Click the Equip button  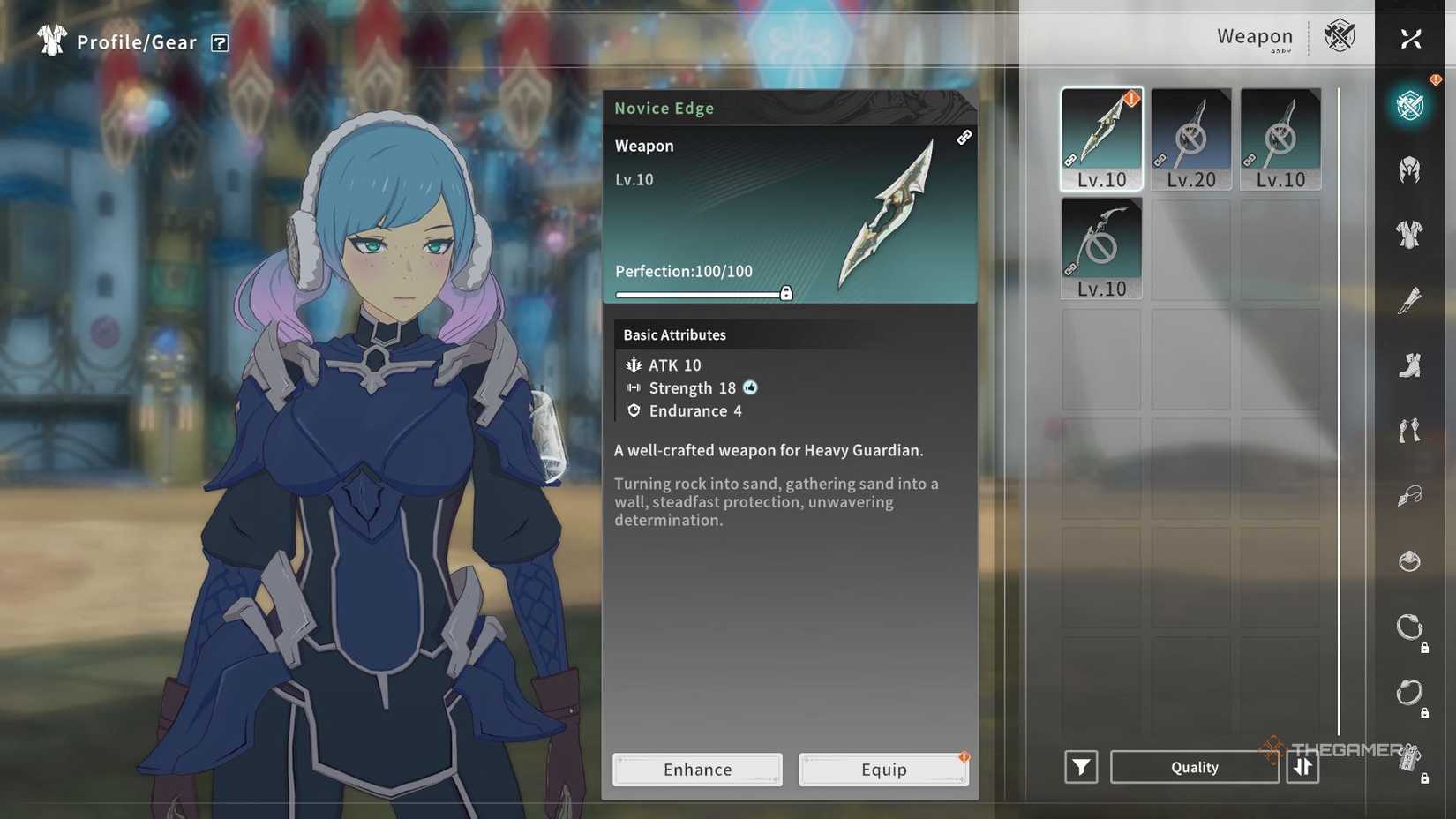(882, 769)
